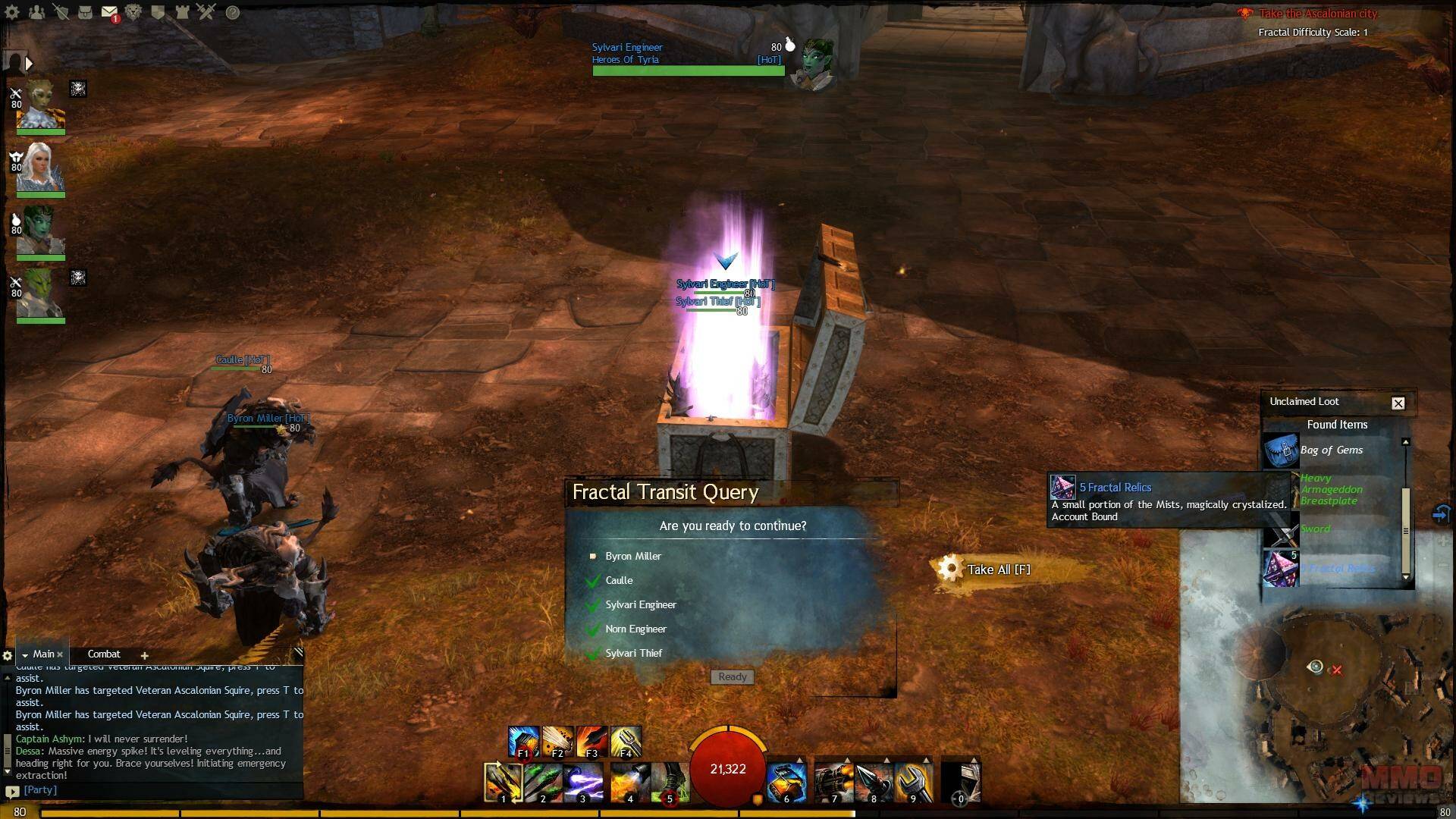Close the Unclaimed Loot window
This screenshot has height=819, width=1456.
tap(1398, 403)
